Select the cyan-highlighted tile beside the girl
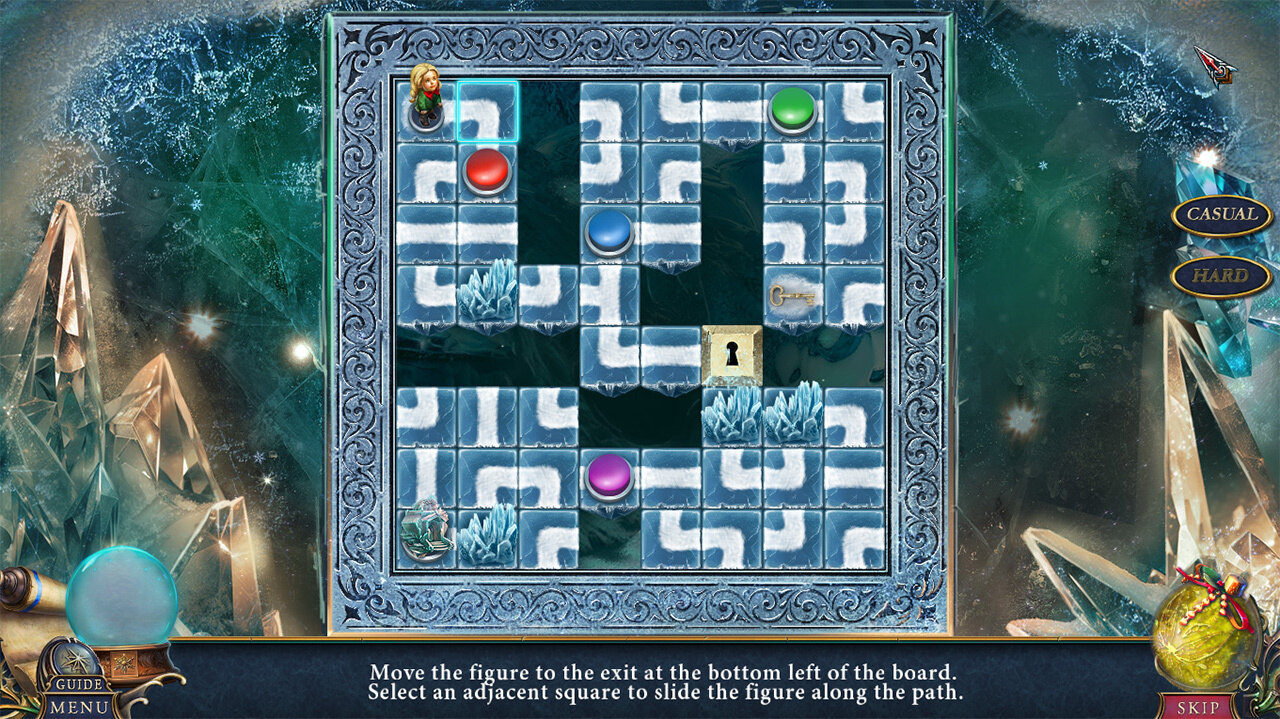 pos(487,111)
